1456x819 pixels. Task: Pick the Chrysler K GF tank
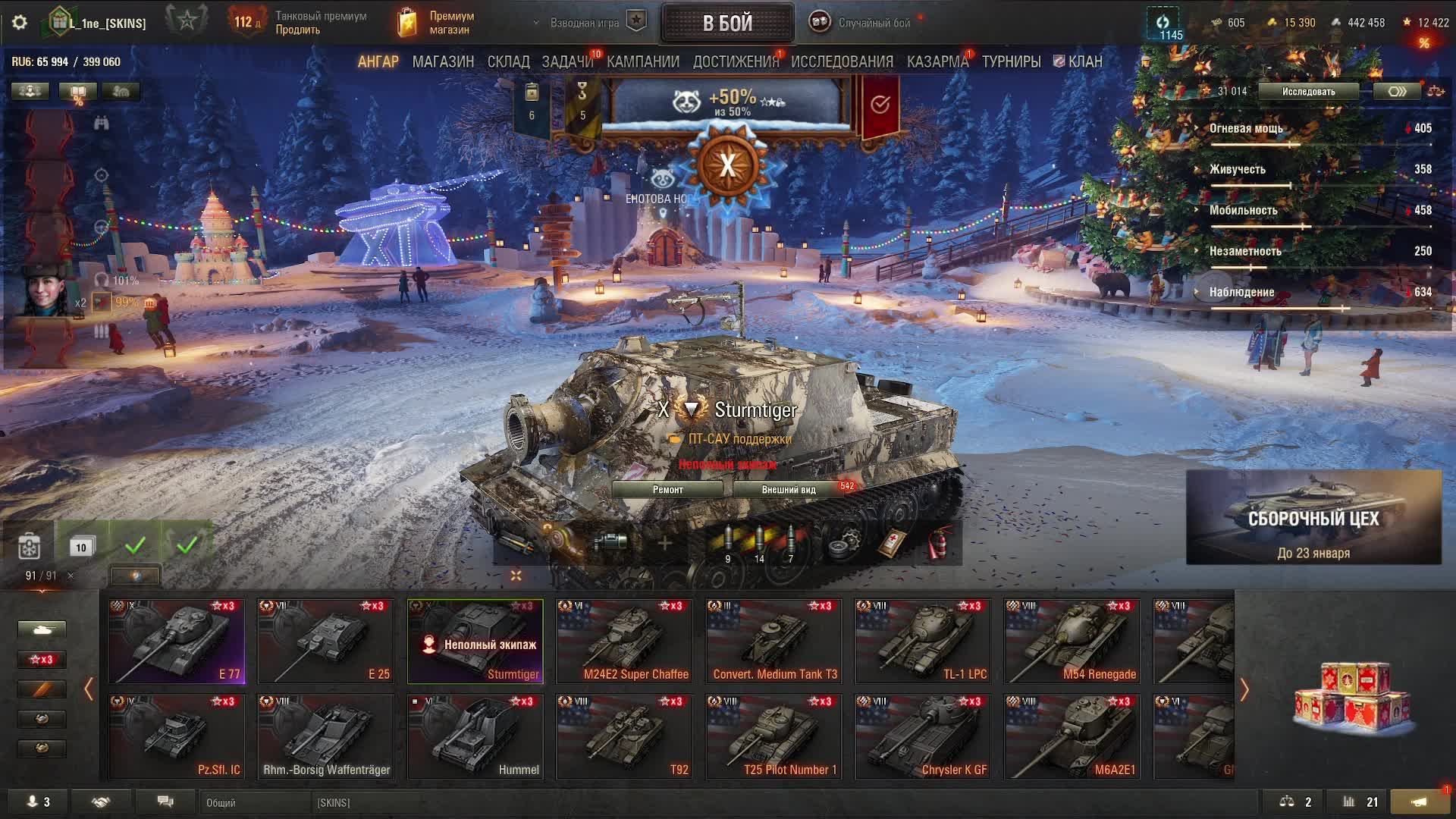924,737
